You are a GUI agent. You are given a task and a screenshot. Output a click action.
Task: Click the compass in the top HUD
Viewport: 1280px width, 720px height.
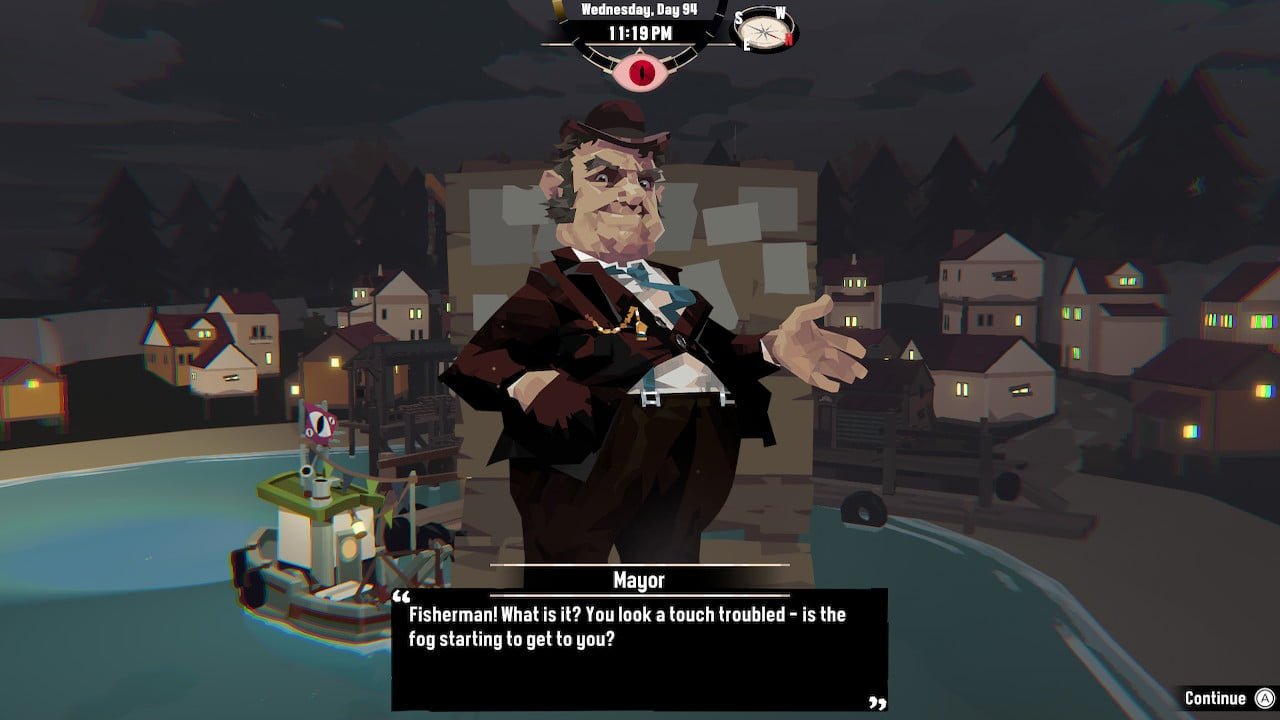pos(765,30)
